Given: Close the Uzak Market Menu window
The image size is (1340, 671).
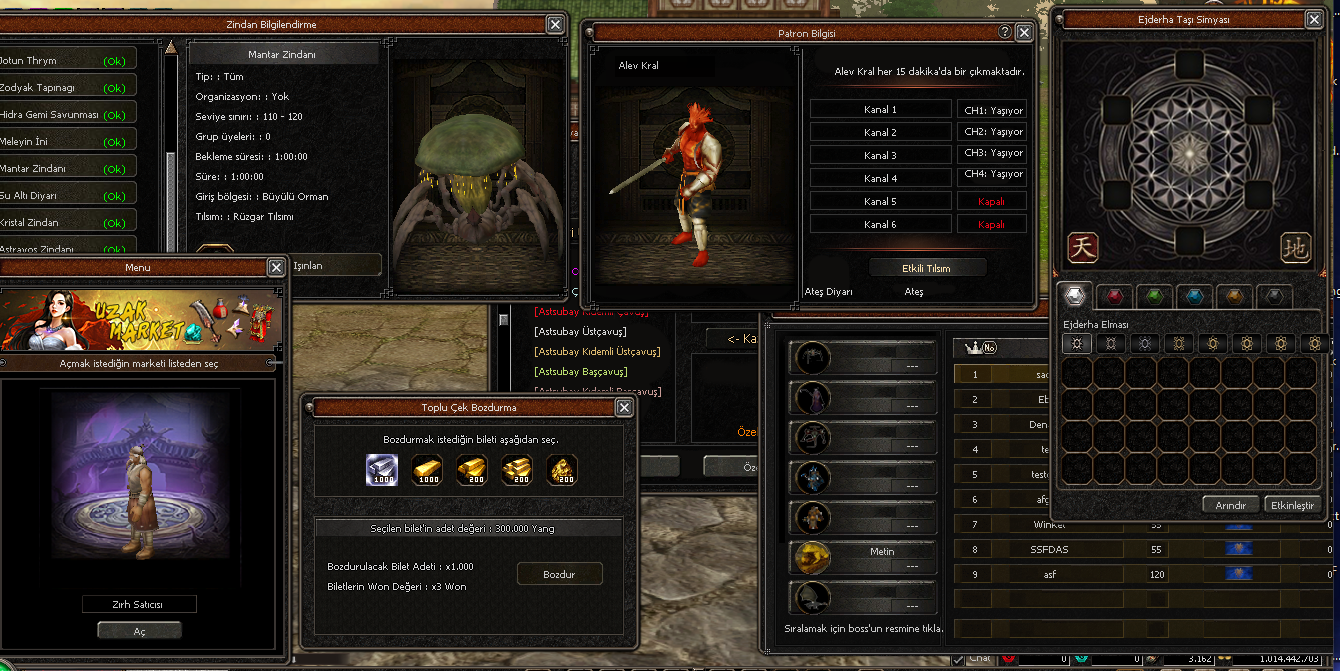Looking at the screenshot, I should pyautogui.click(x=276, y=267).
